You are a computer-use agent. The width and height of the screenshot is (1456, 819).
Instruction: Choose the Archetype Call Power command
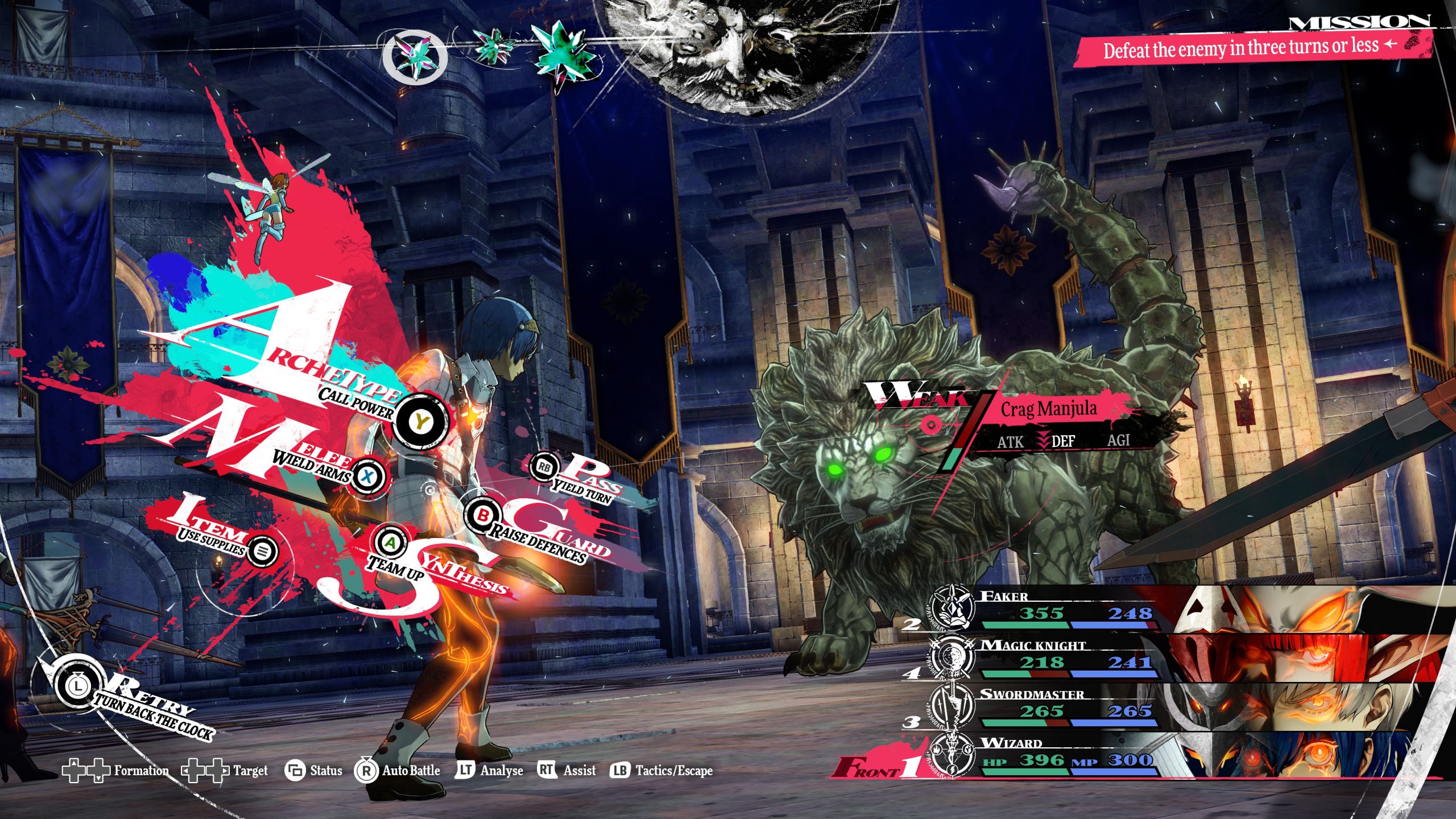(x=421, y=421)
